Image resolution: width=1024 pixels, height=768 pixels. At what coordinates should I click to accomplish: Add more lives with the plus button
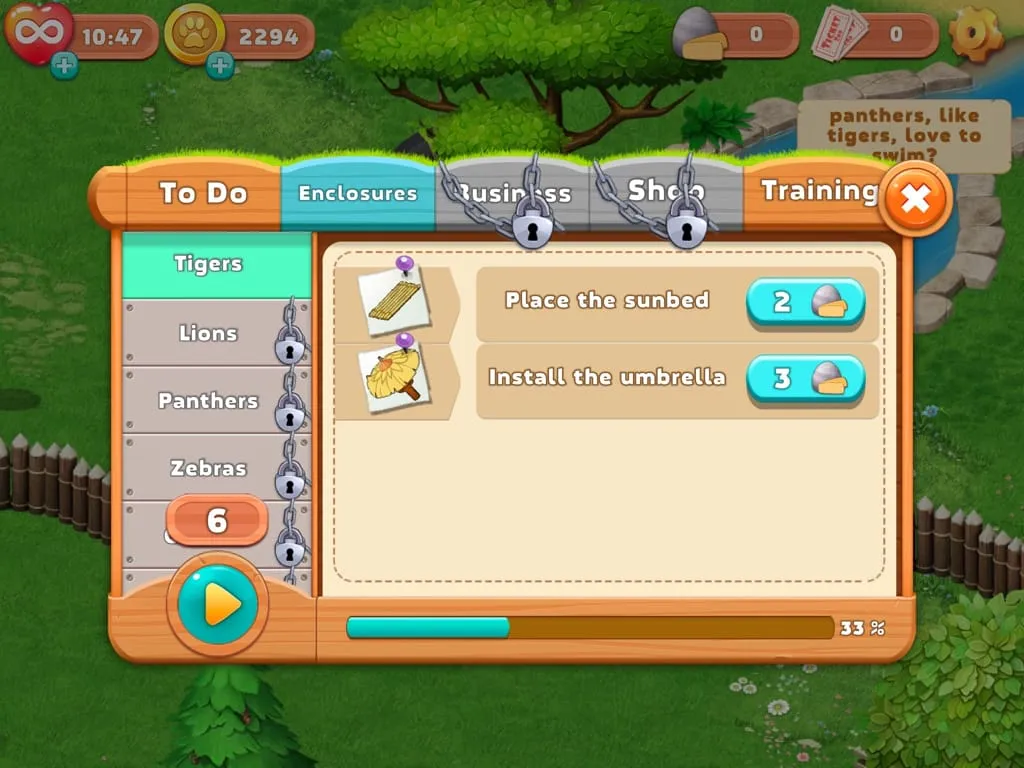64,66
